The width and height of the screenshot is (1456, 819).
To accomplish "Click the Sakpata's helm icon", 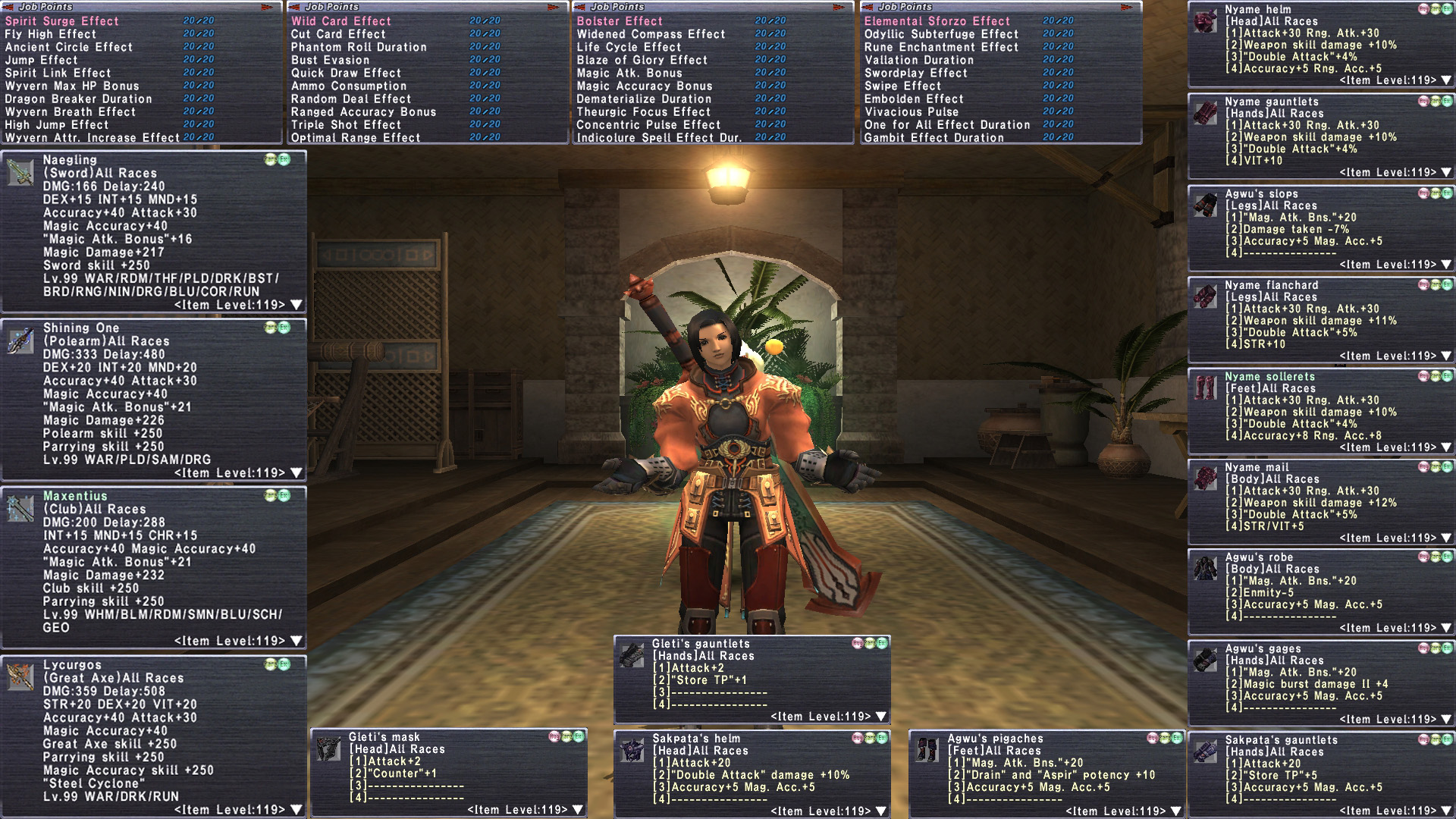I will [632, 750].
